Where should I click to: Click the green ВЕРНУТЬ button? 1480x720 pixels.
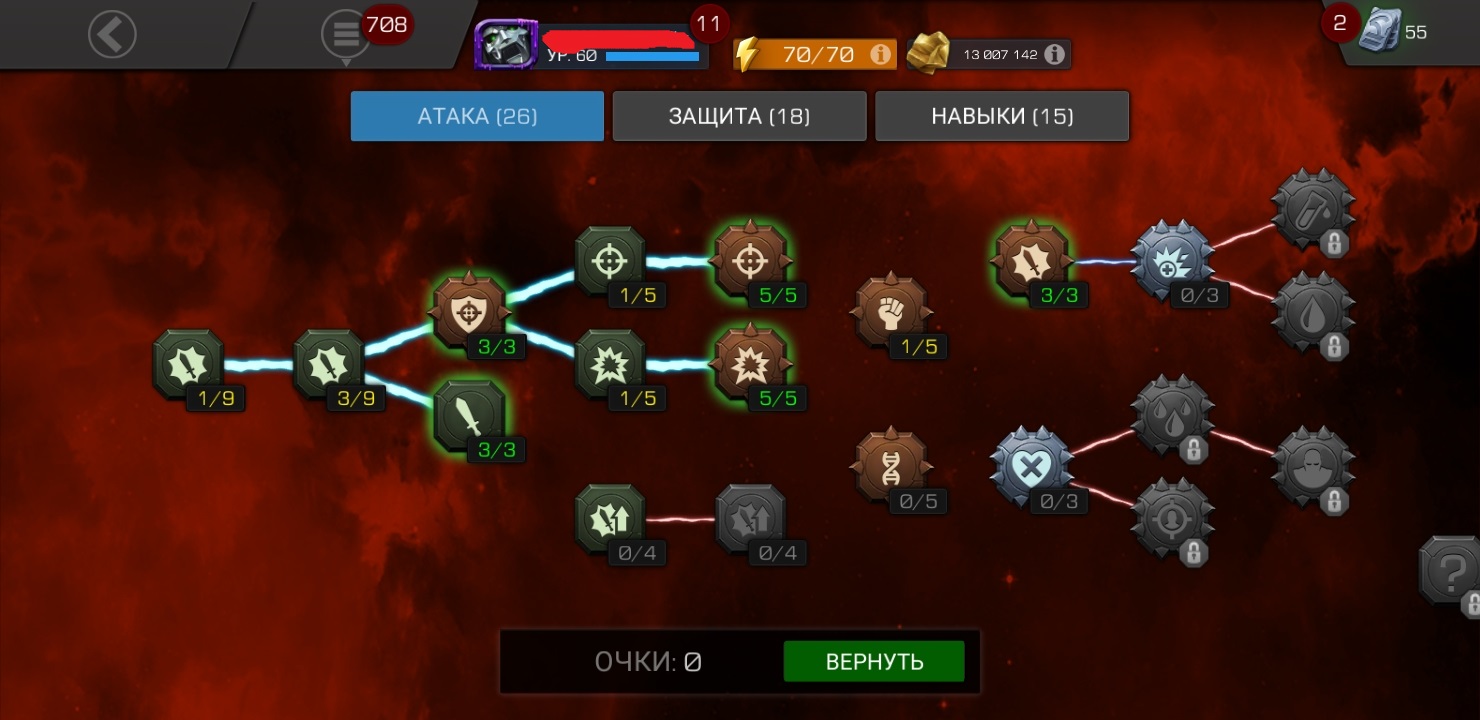874,662
